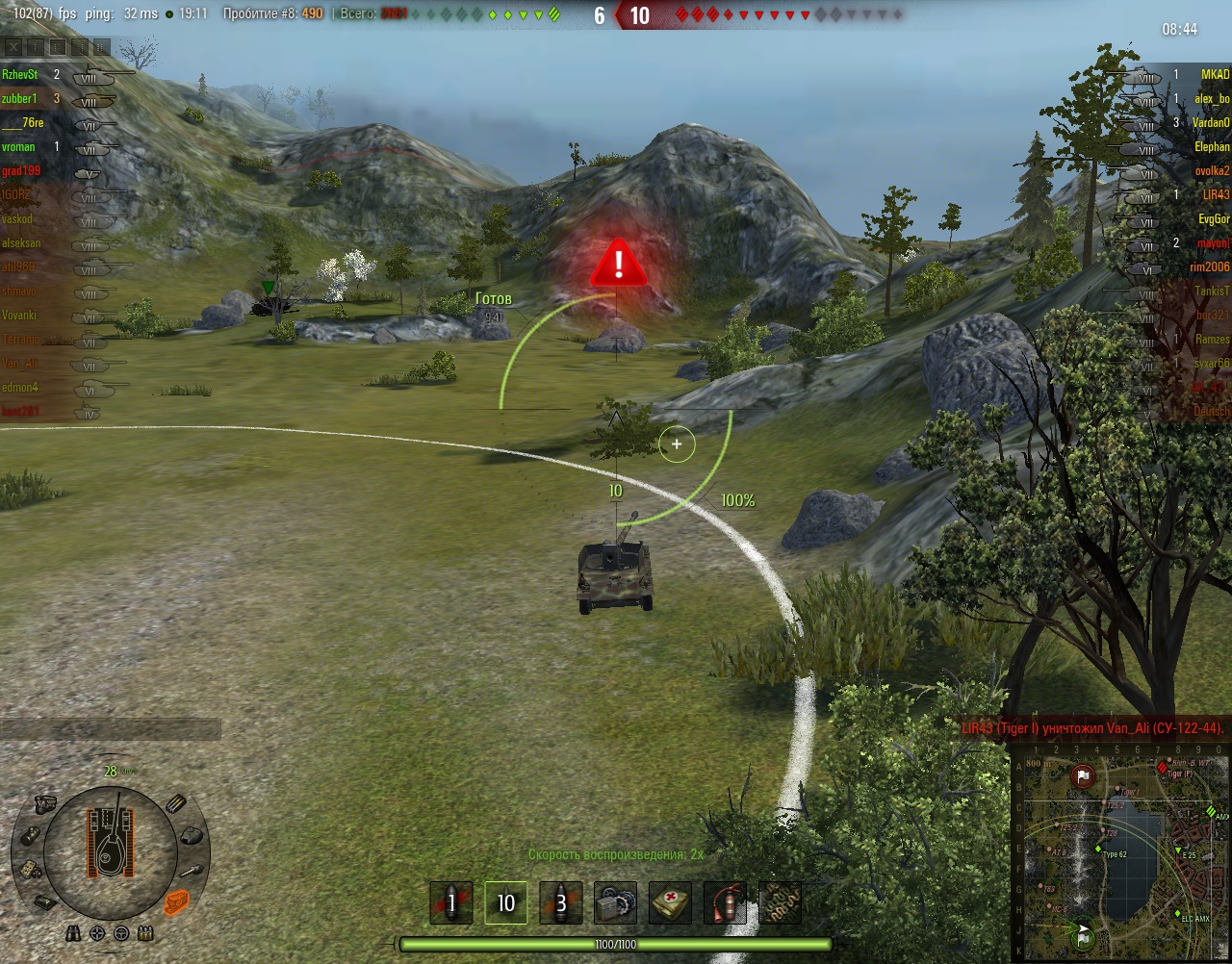
Task: Select enemy player VardanO in the list
Action: tap(1211, 122)
